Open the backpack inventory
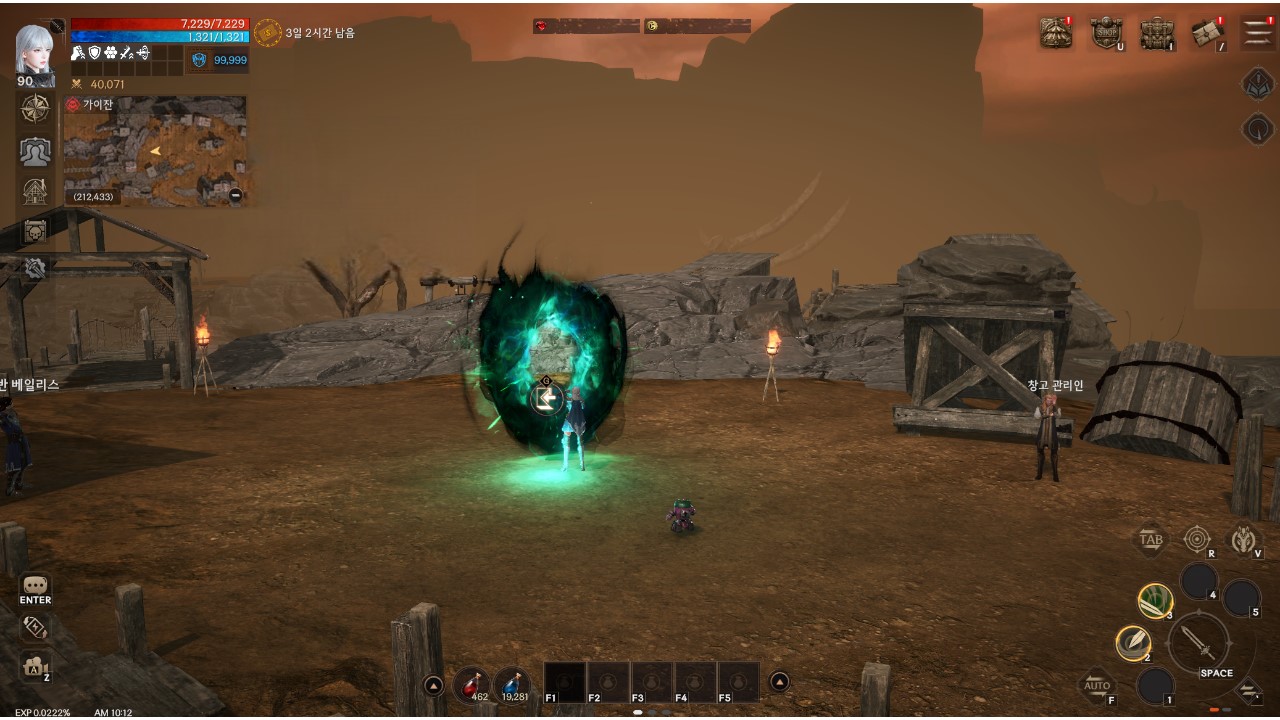The width and height of the screenshot is (1280, 720). click(1157, 33)
